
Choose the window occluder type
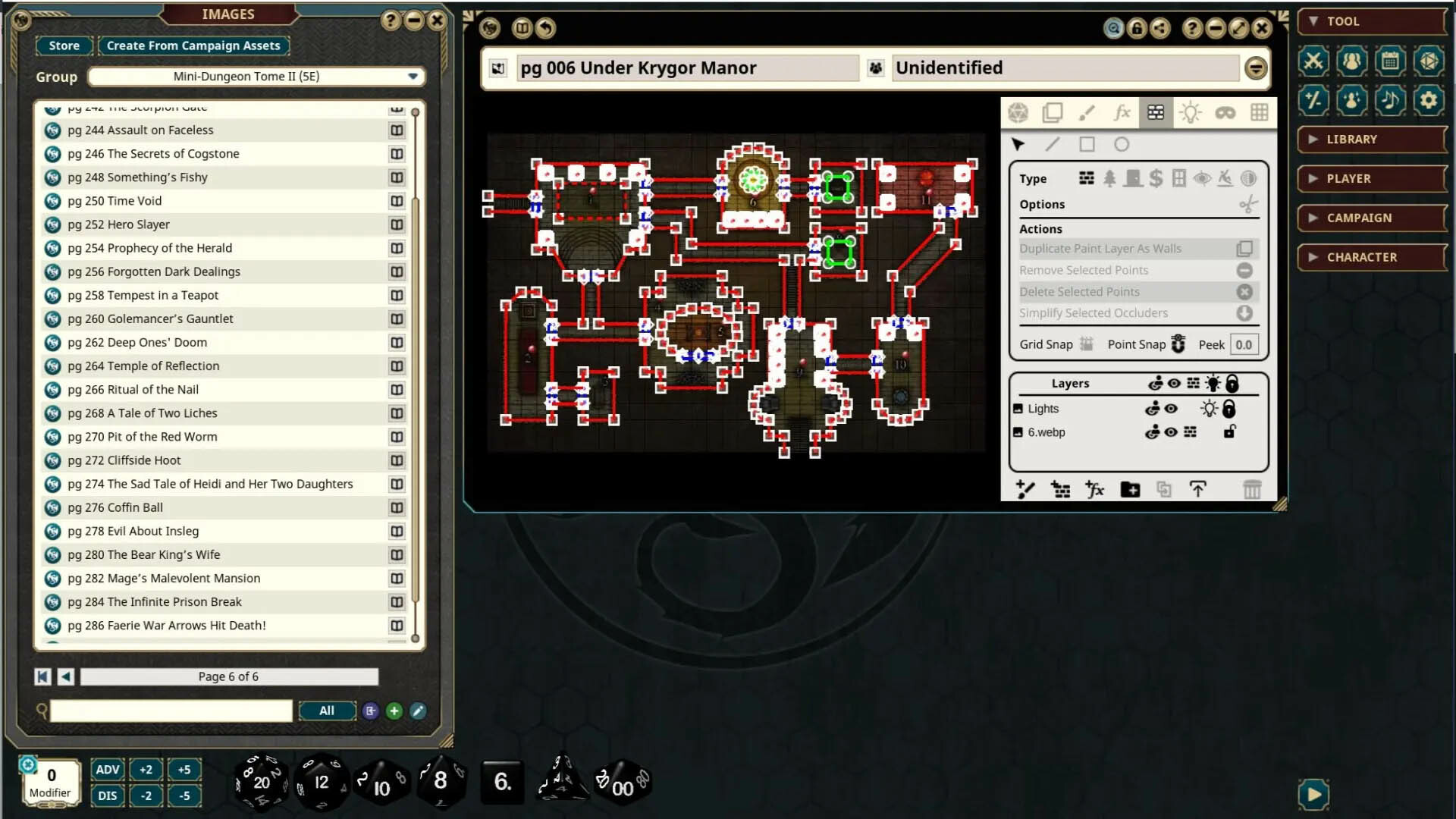coord(1178,180)
